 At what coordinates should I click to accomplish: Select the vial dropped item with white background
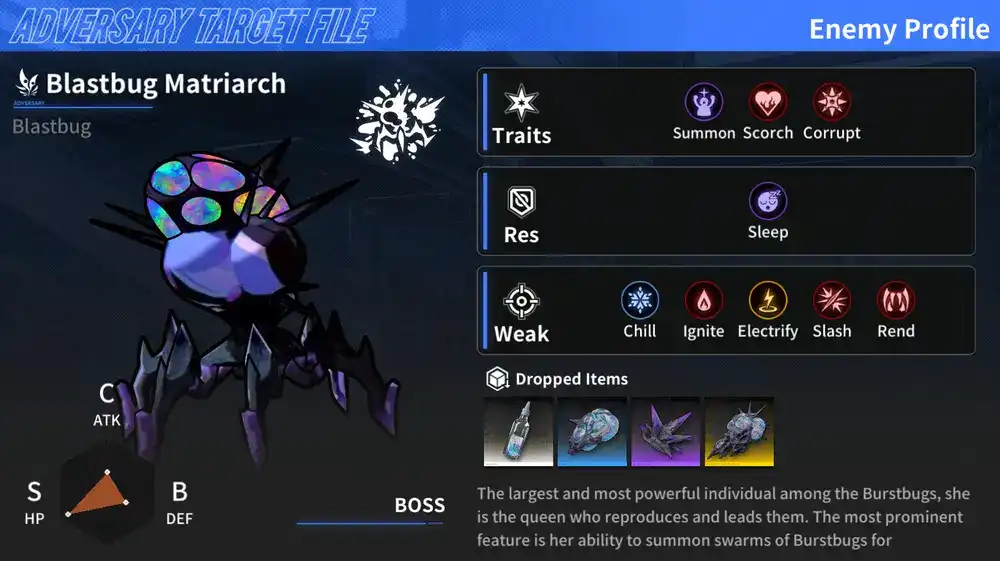[519, 432]
